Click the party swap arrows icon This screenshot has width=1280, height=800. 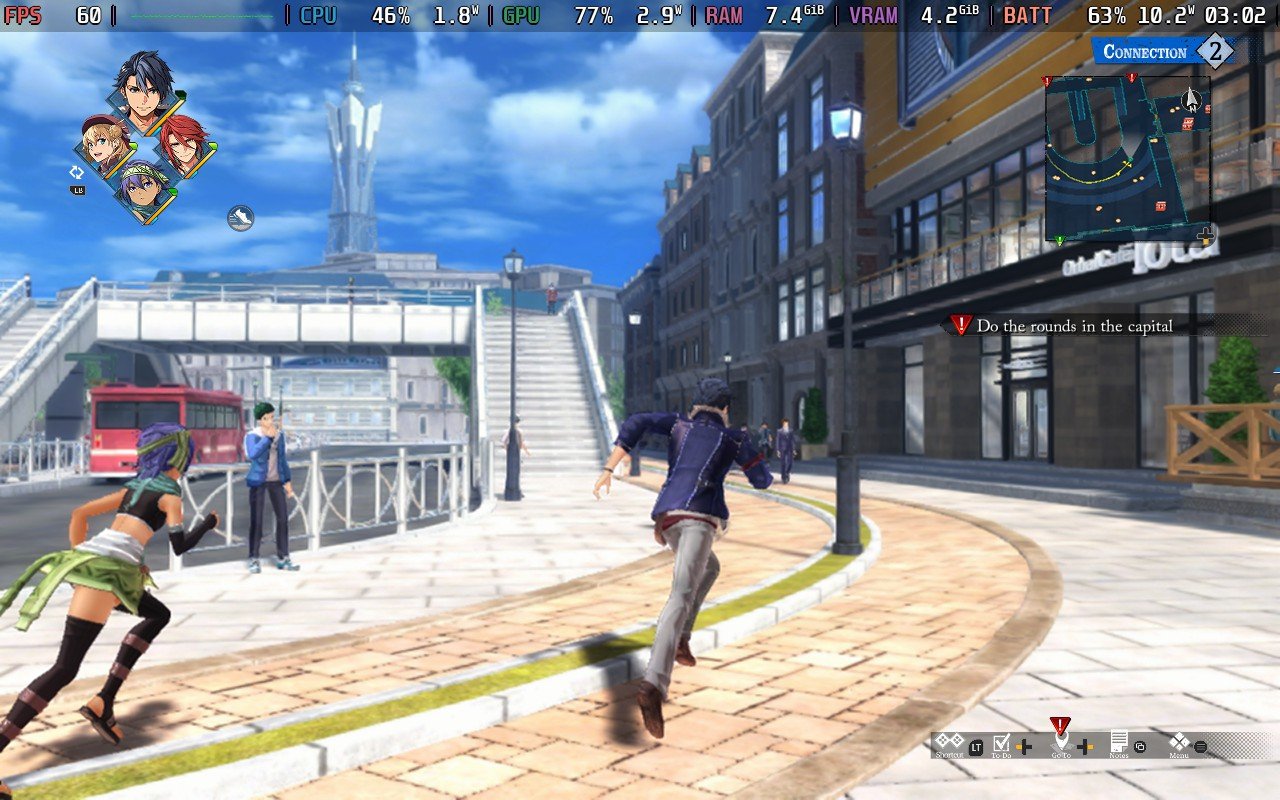77,173
